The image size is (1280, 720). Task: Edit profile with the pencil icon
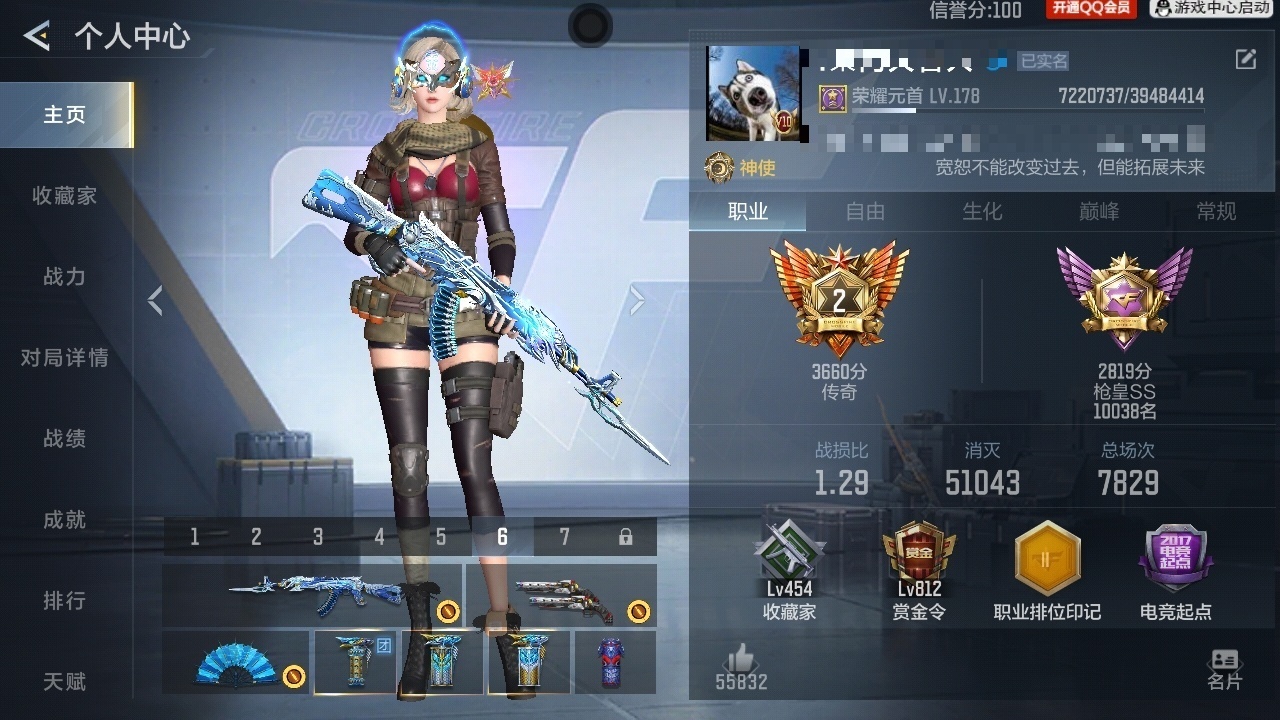pos(1246,59)
